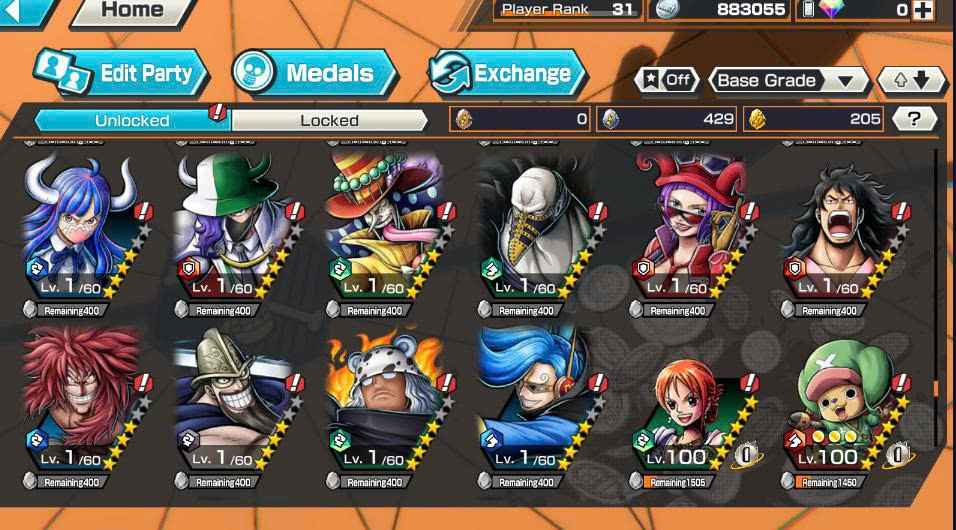
Task: Open the Exchange menu
Action: pyautogui.click(x=506, y=73)
